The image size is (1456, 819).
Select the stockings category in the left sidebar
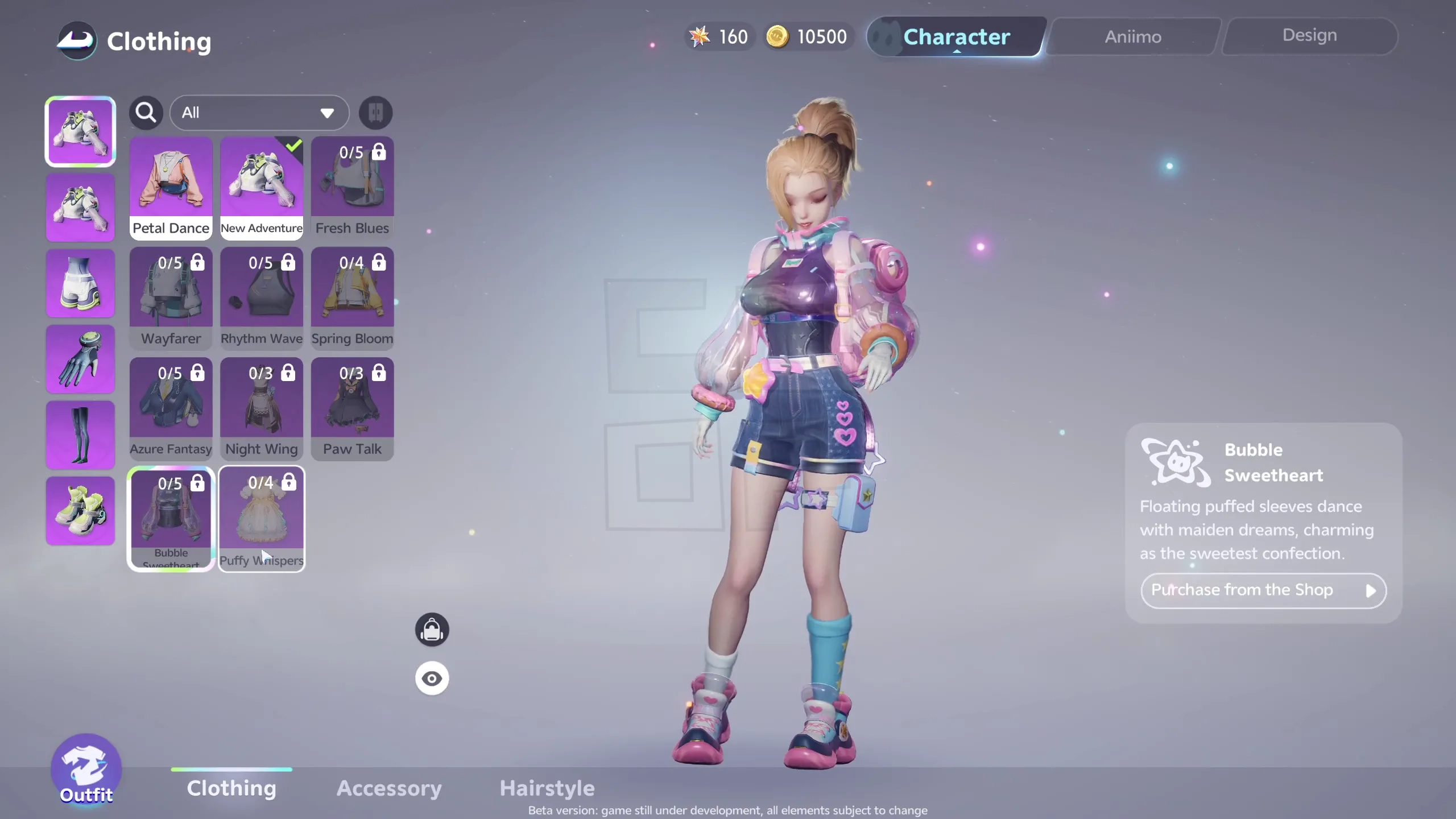(x=80, y=435)
